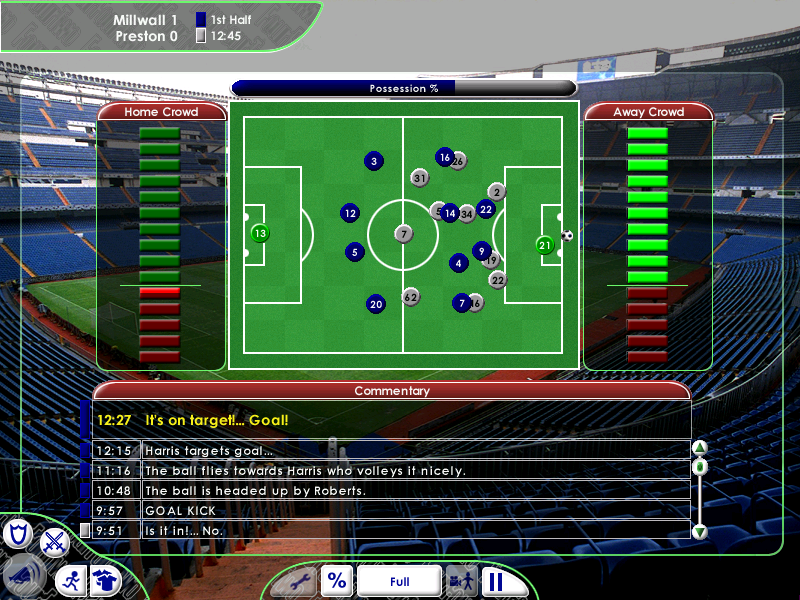Select the green goalkeeper number 21 marker
Screen dimensions: 800x600
coord(545,245)
